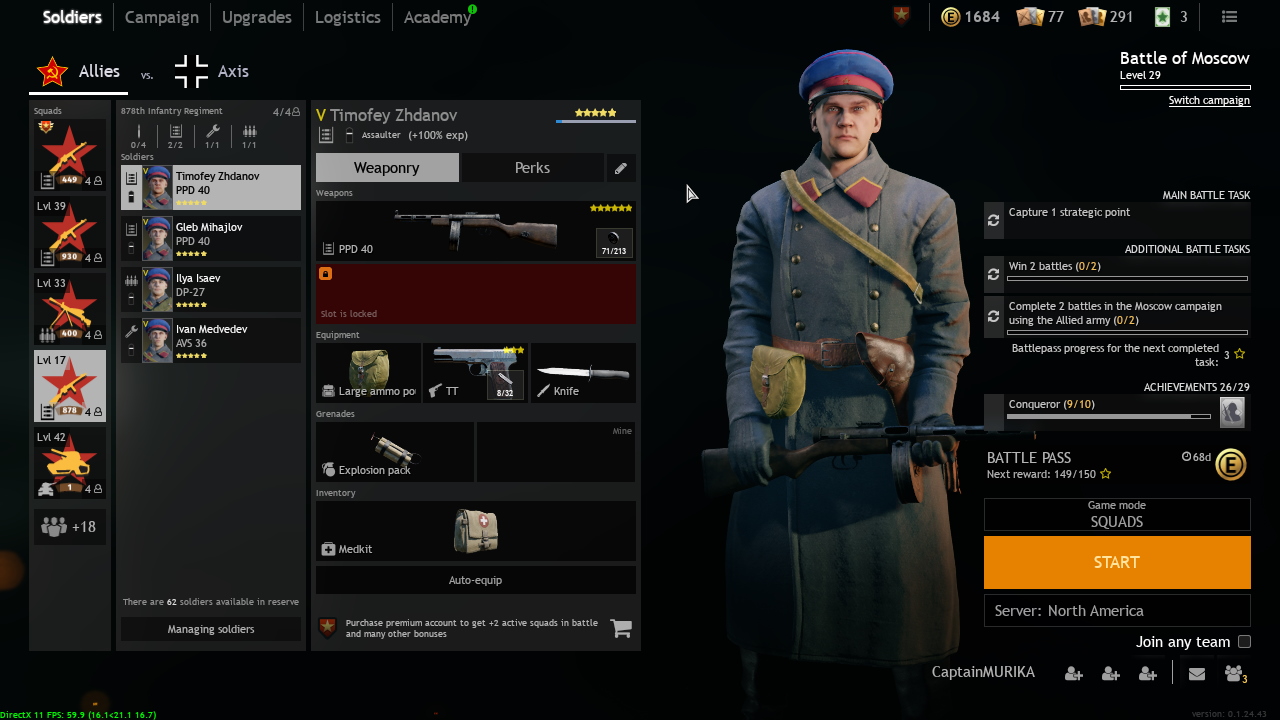Pick Ivan Medvedev from the squad list
This screenshot has width=1280, height=720.
(x=211, y=340)
